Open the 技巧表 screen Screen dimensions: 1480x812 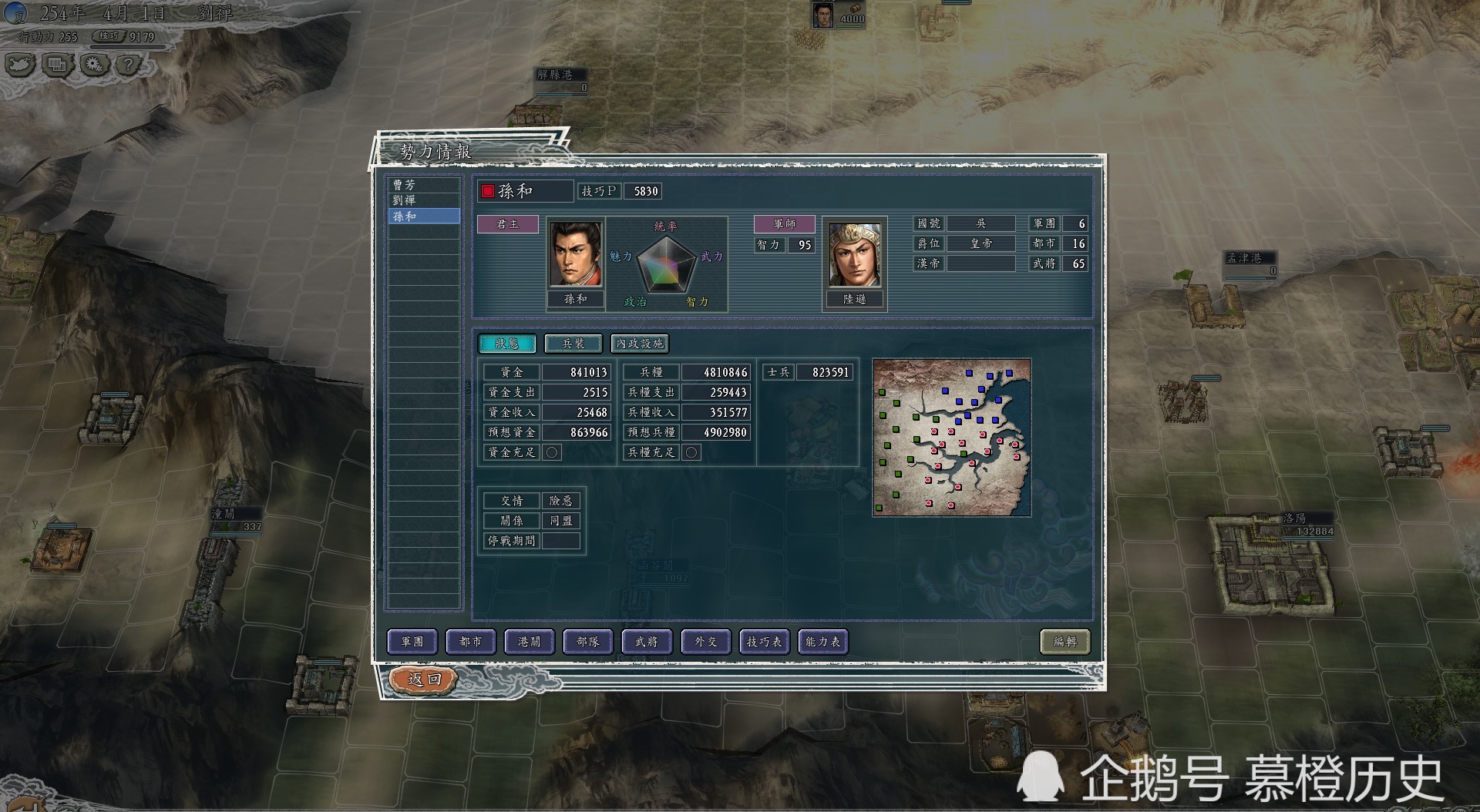coord(764,641)
